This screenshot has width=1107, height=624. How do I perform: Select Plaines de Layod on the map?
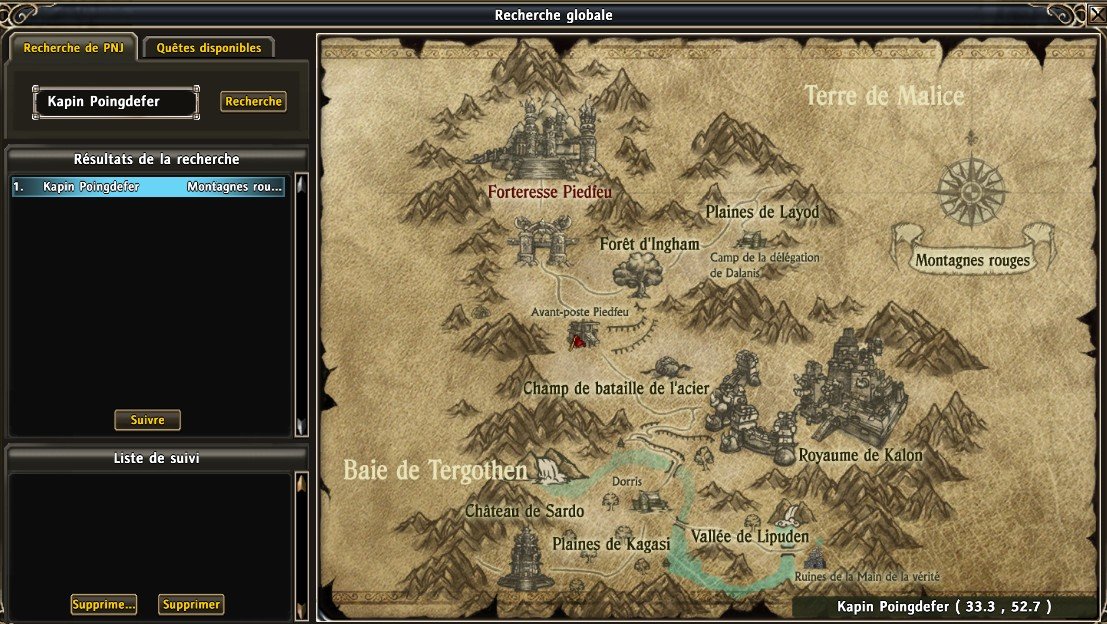(762, 212)
